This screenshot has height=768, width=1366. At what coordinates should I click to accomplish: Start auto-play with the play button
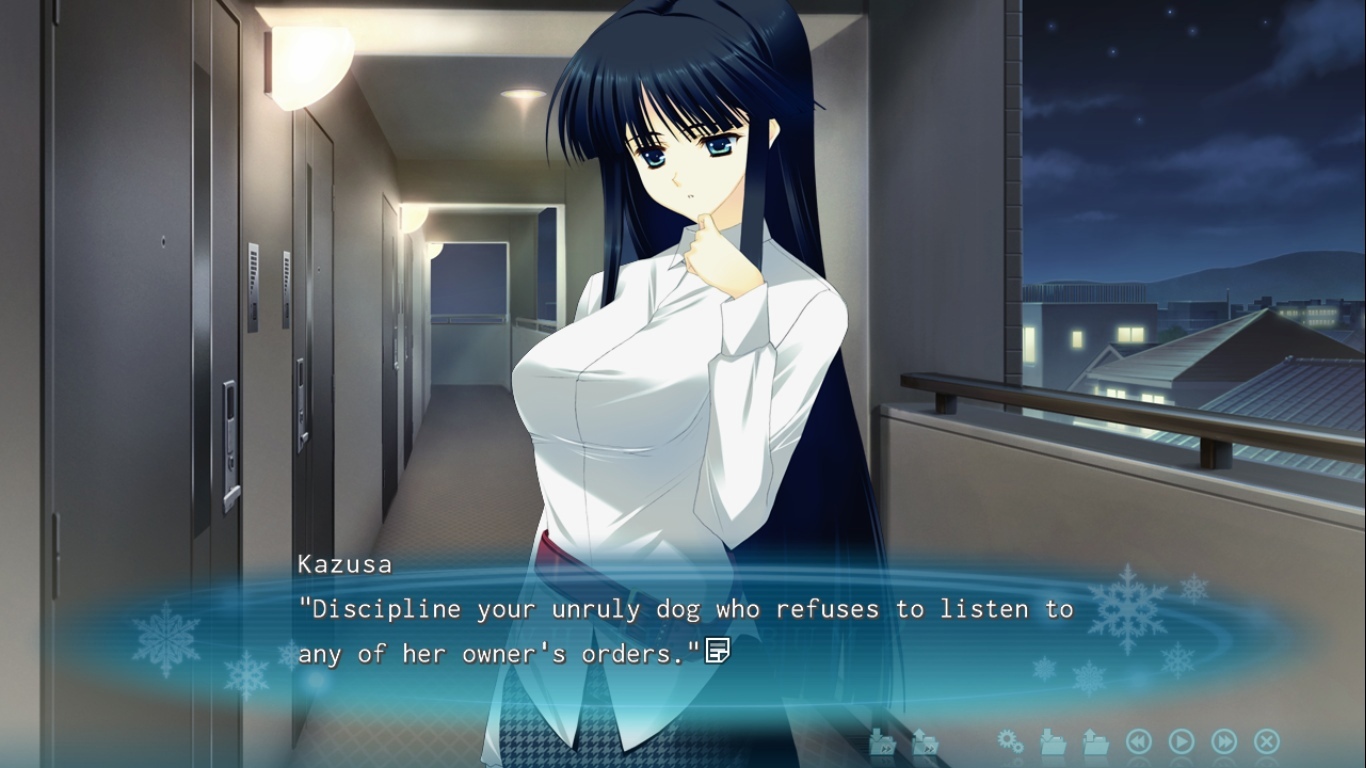click(x=1181, y=741)
